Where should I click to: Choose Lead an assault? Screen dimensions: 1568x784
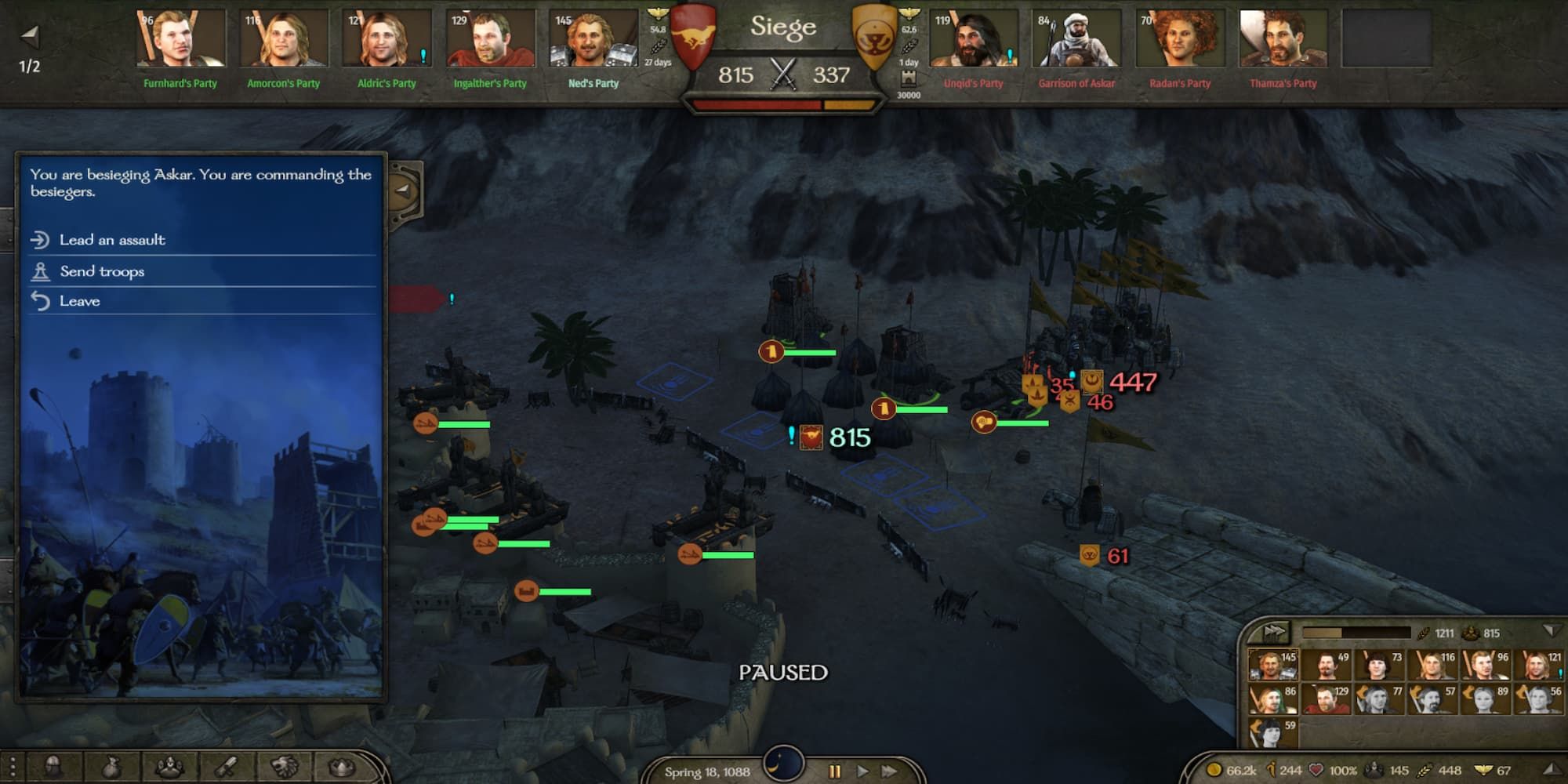(x=112, y=240)
